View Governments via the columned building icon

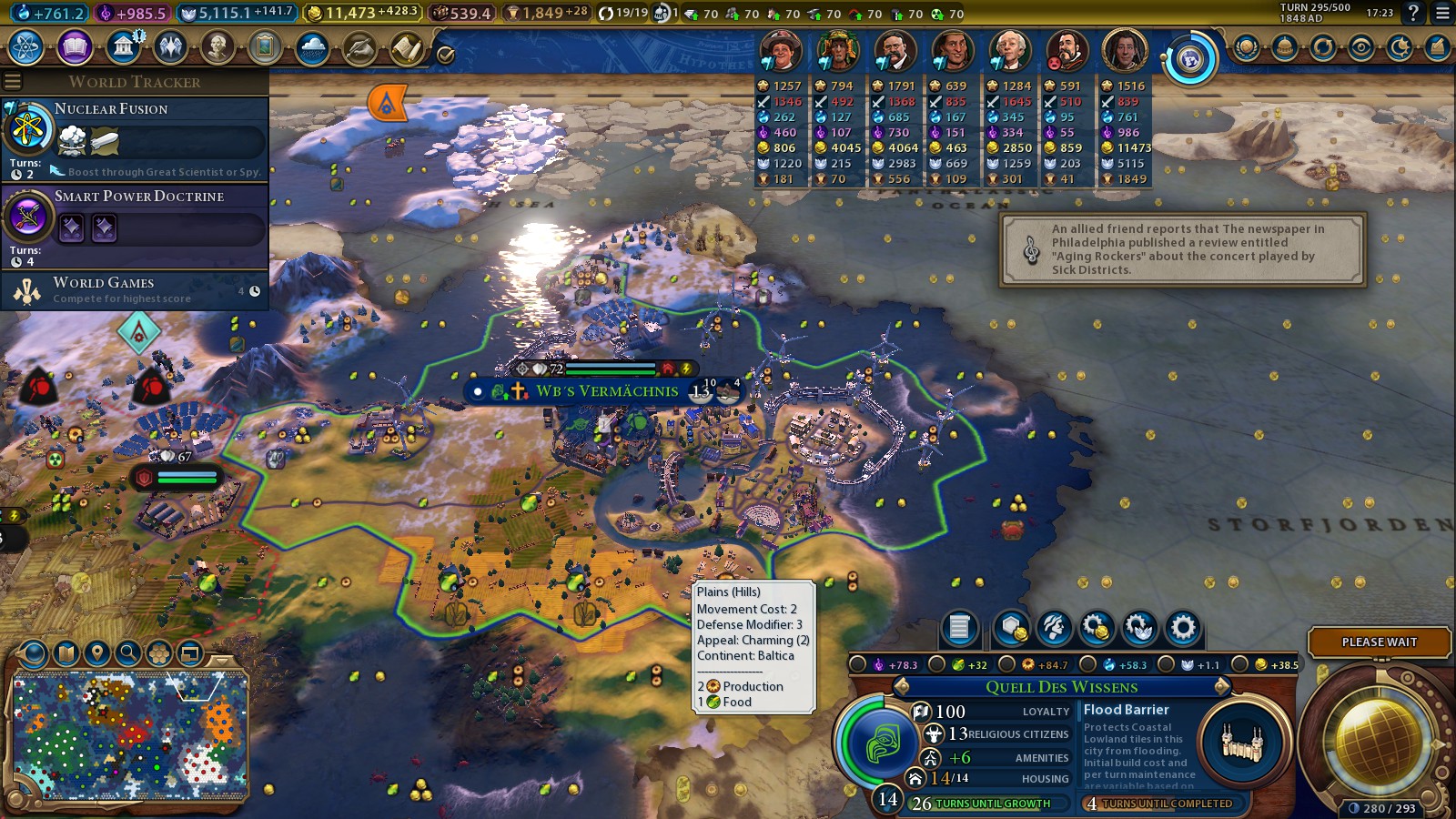tap(123, 47)
